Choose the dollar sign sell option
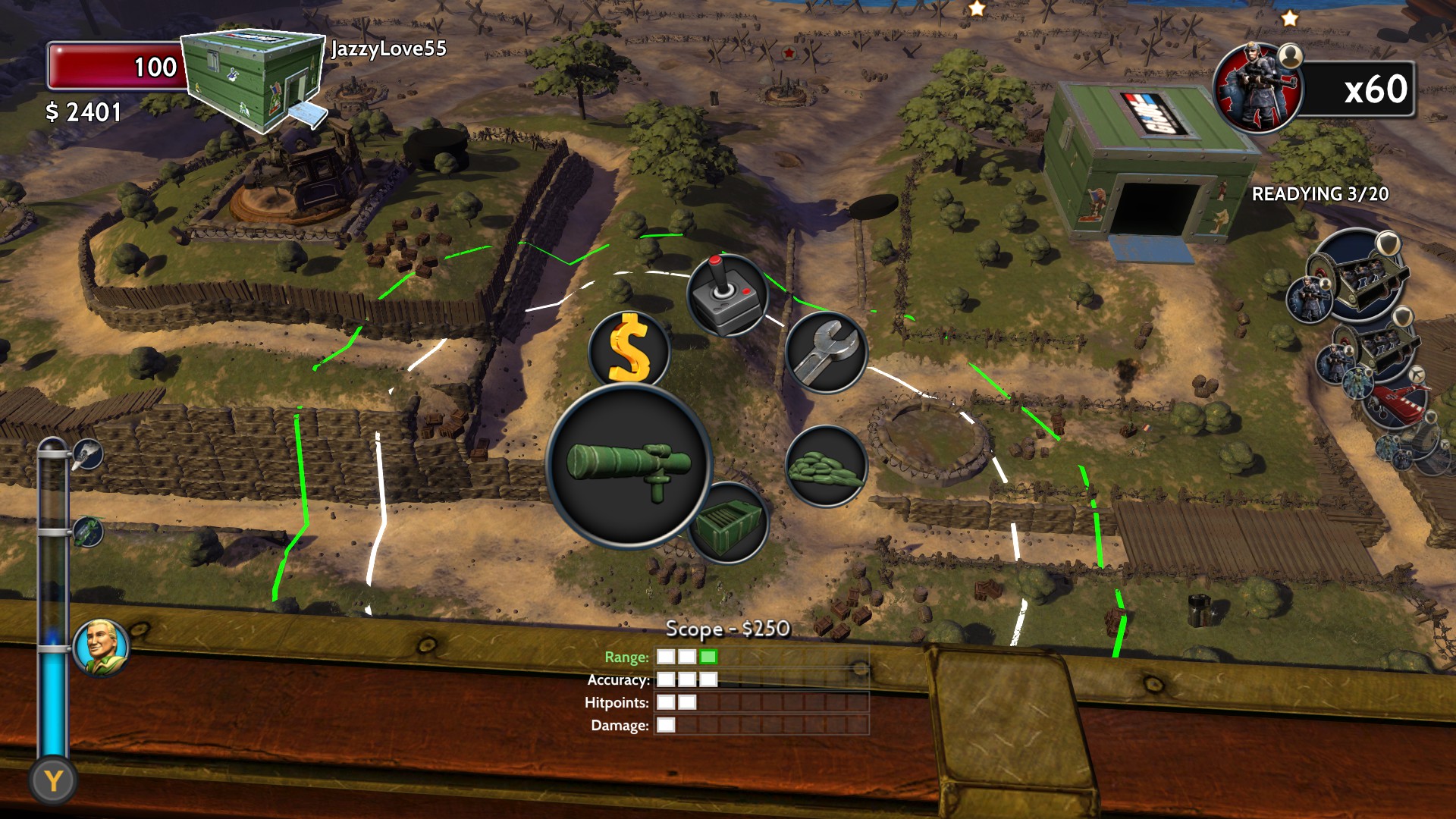 pyautogui.click(x=629, y=350)
